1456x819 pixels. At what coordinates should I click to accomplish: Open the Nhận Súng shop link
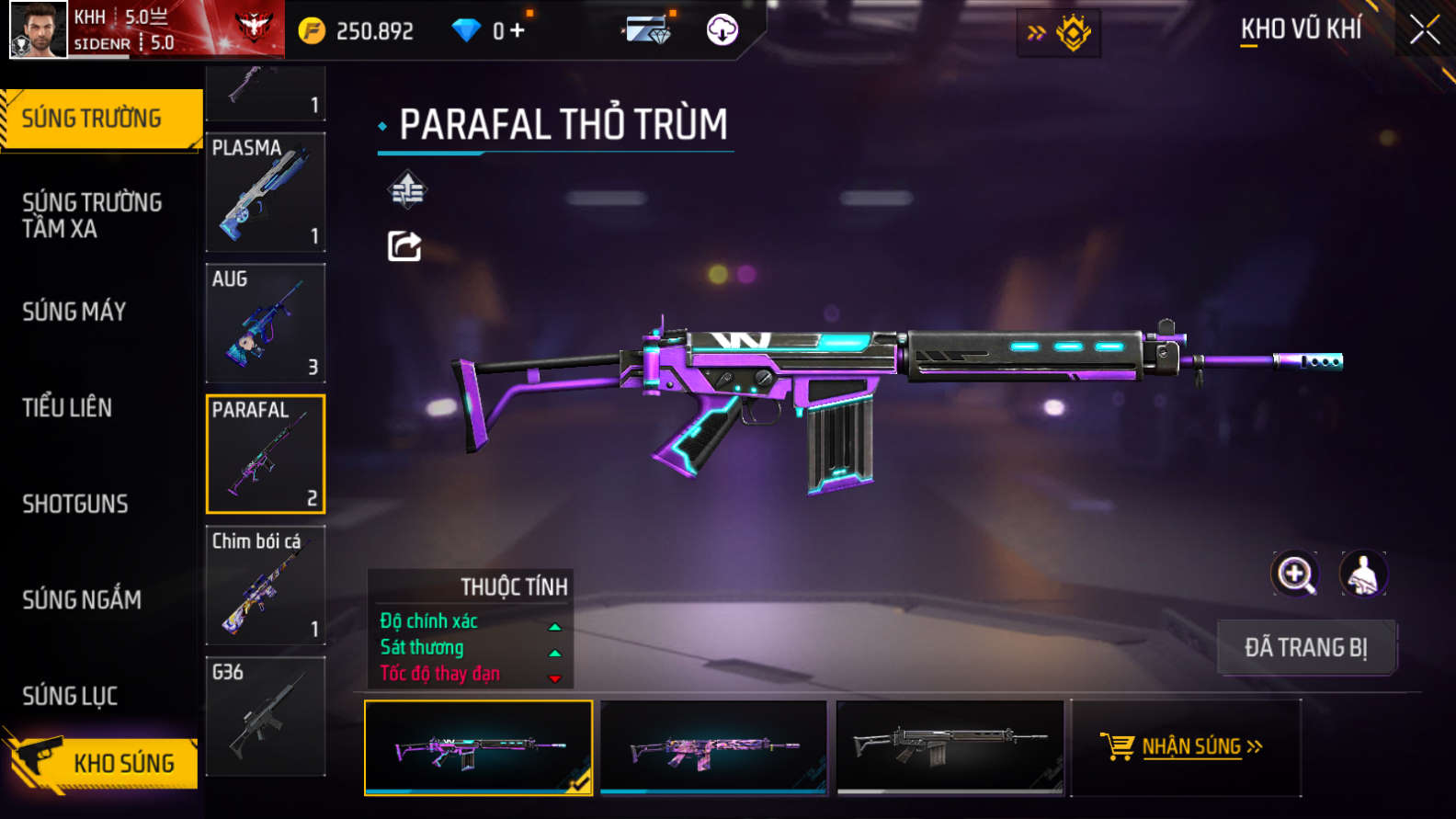[x=1185, y=746]
